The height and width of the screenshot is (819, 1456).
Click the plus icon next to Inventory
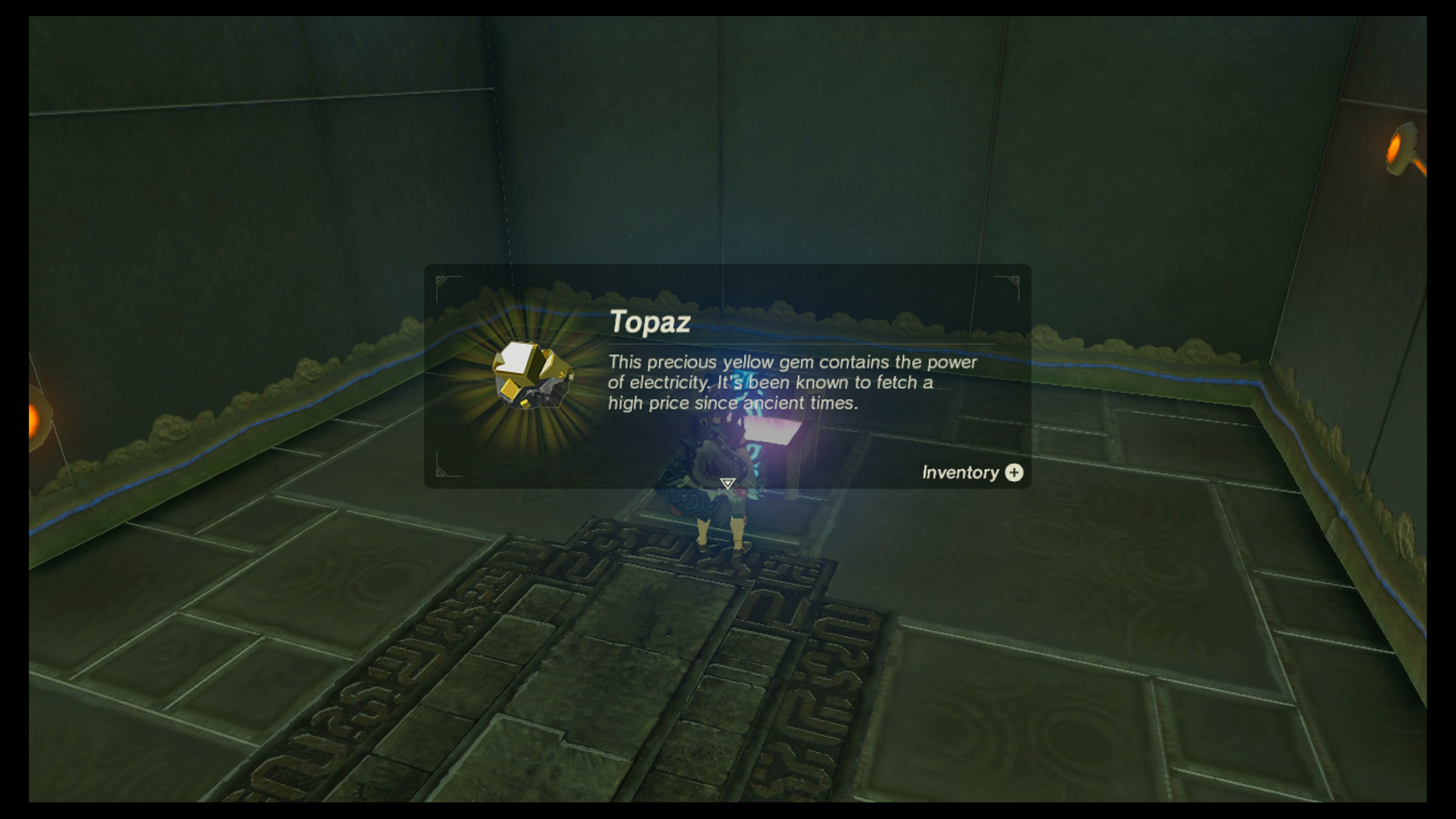1014,473
